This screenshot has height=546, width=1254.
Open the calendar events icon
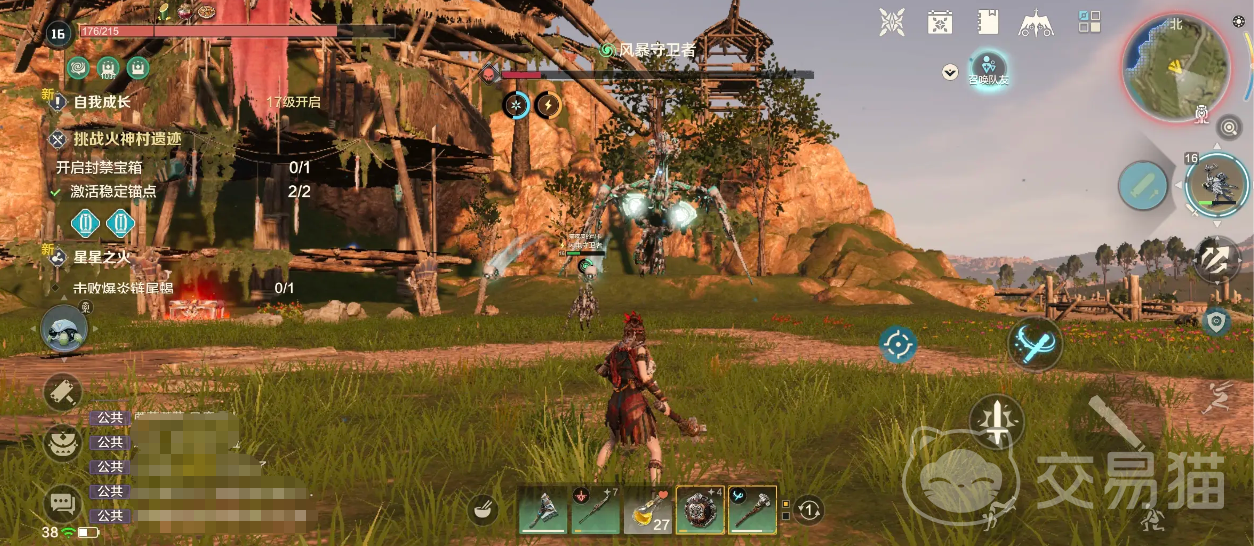(939, 22)
